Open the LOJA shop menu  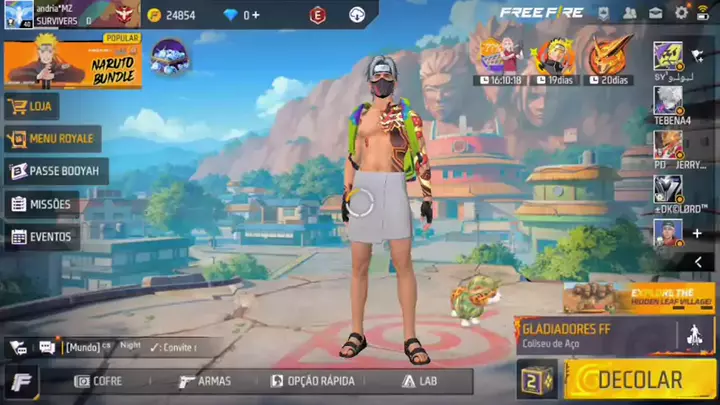point(32,106)
